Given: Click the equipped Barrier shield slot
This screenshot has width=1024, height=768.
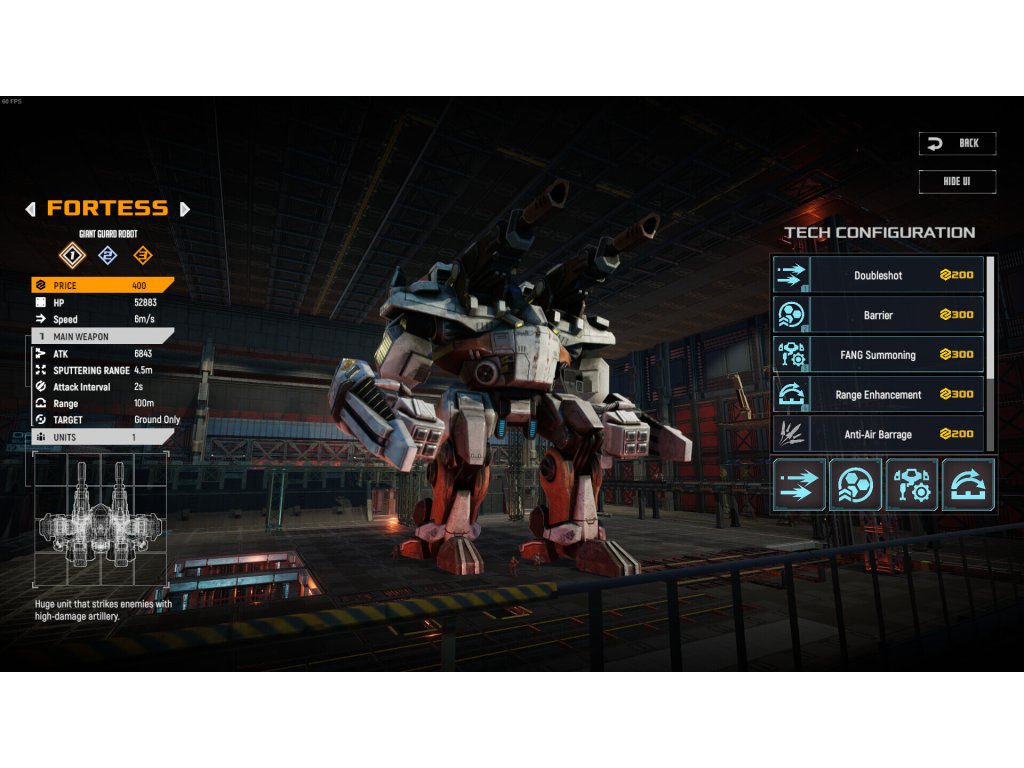Looking at the screenshot, I should 855,485.
